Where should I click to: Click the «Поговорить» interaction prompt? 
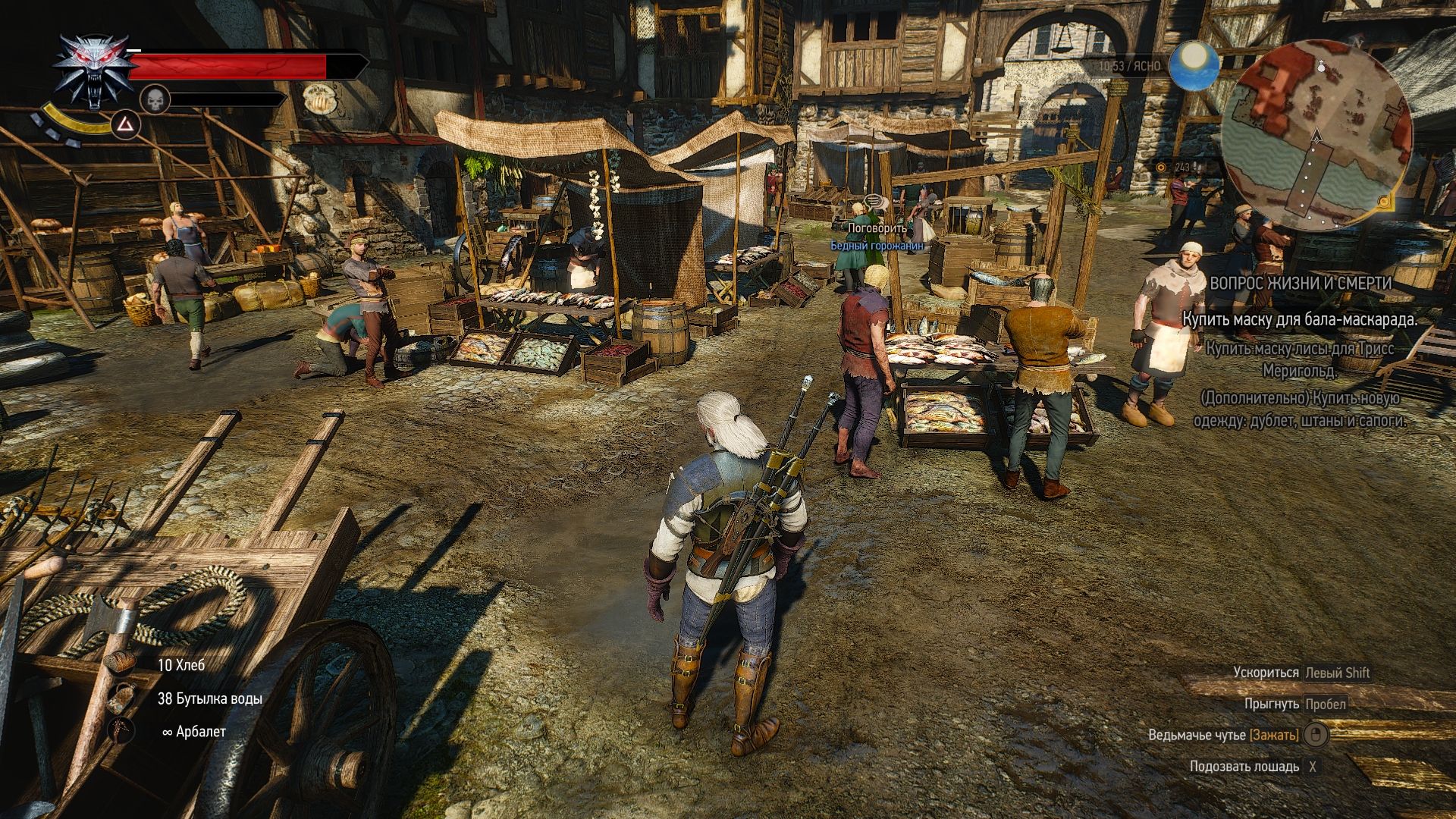pyautogui.click(x=877, y=227)
